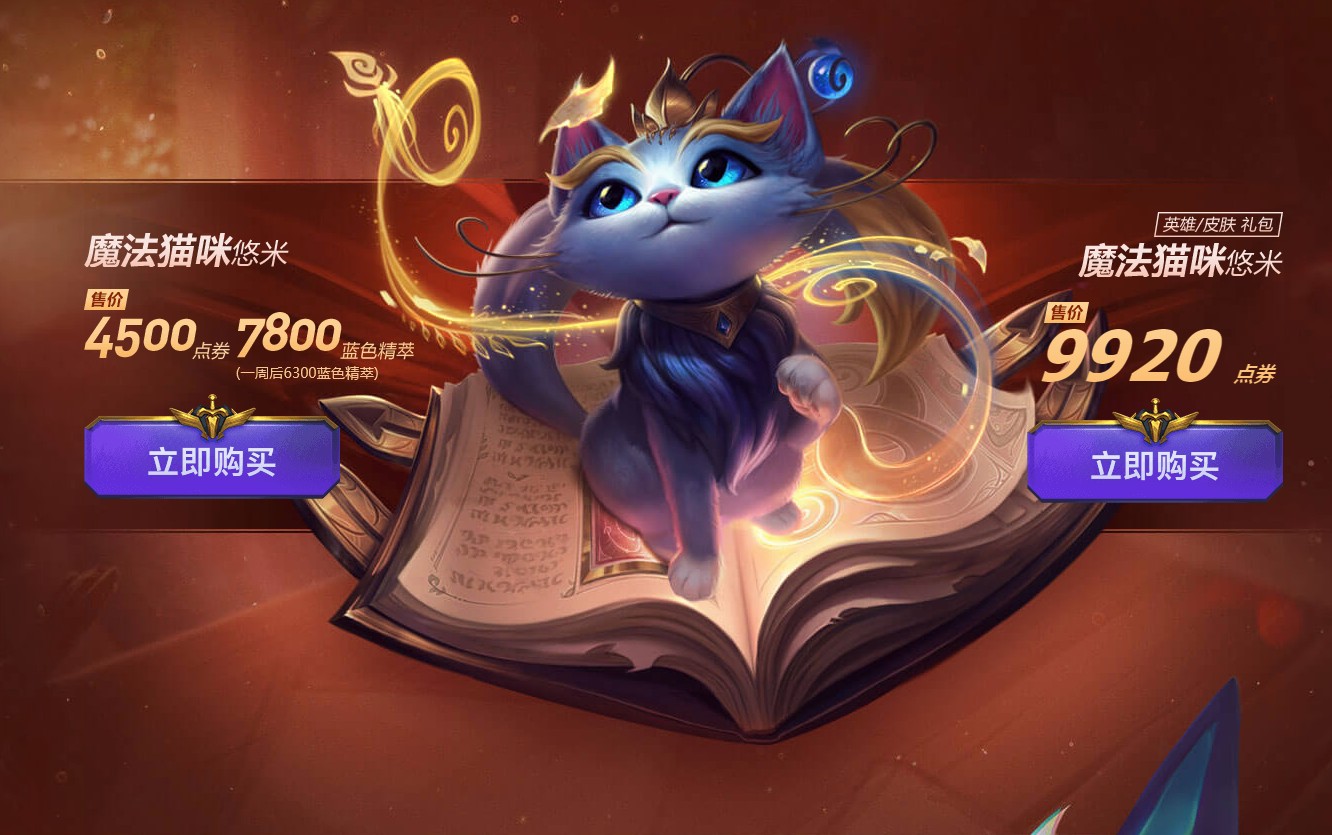Click the gold emblem above the right 立即购买 button
Image resolution: width=1332 pixels, height=835 pixels.
point(1158,418)
